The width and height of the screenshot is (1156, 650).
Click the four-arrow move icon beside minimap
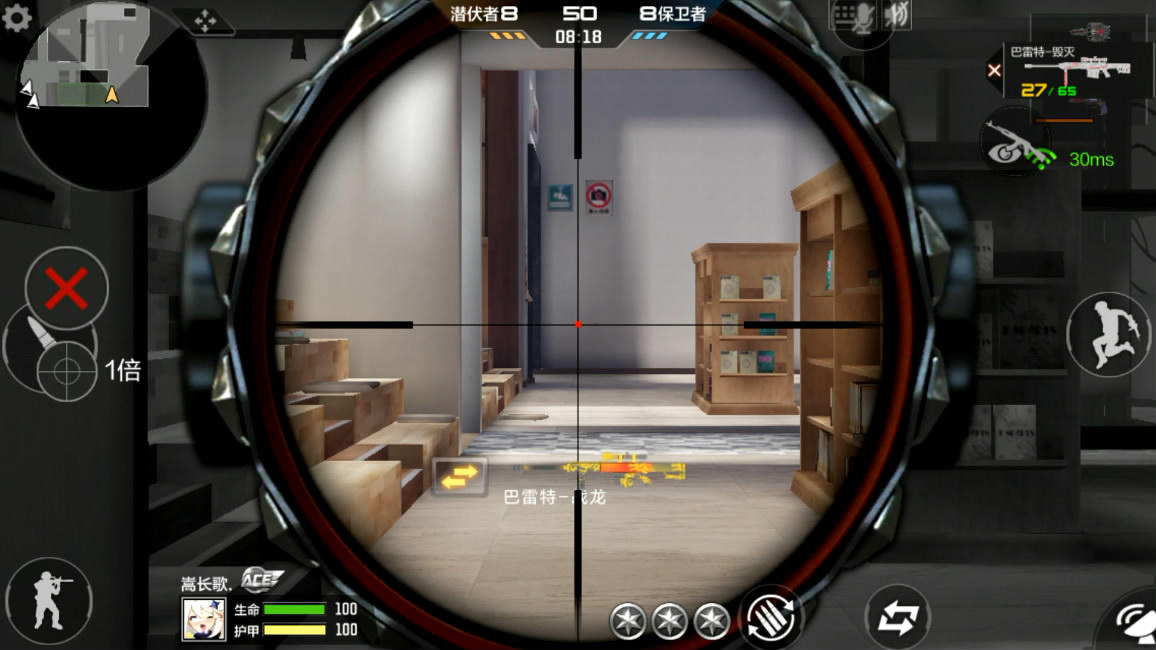coord(205,21)
